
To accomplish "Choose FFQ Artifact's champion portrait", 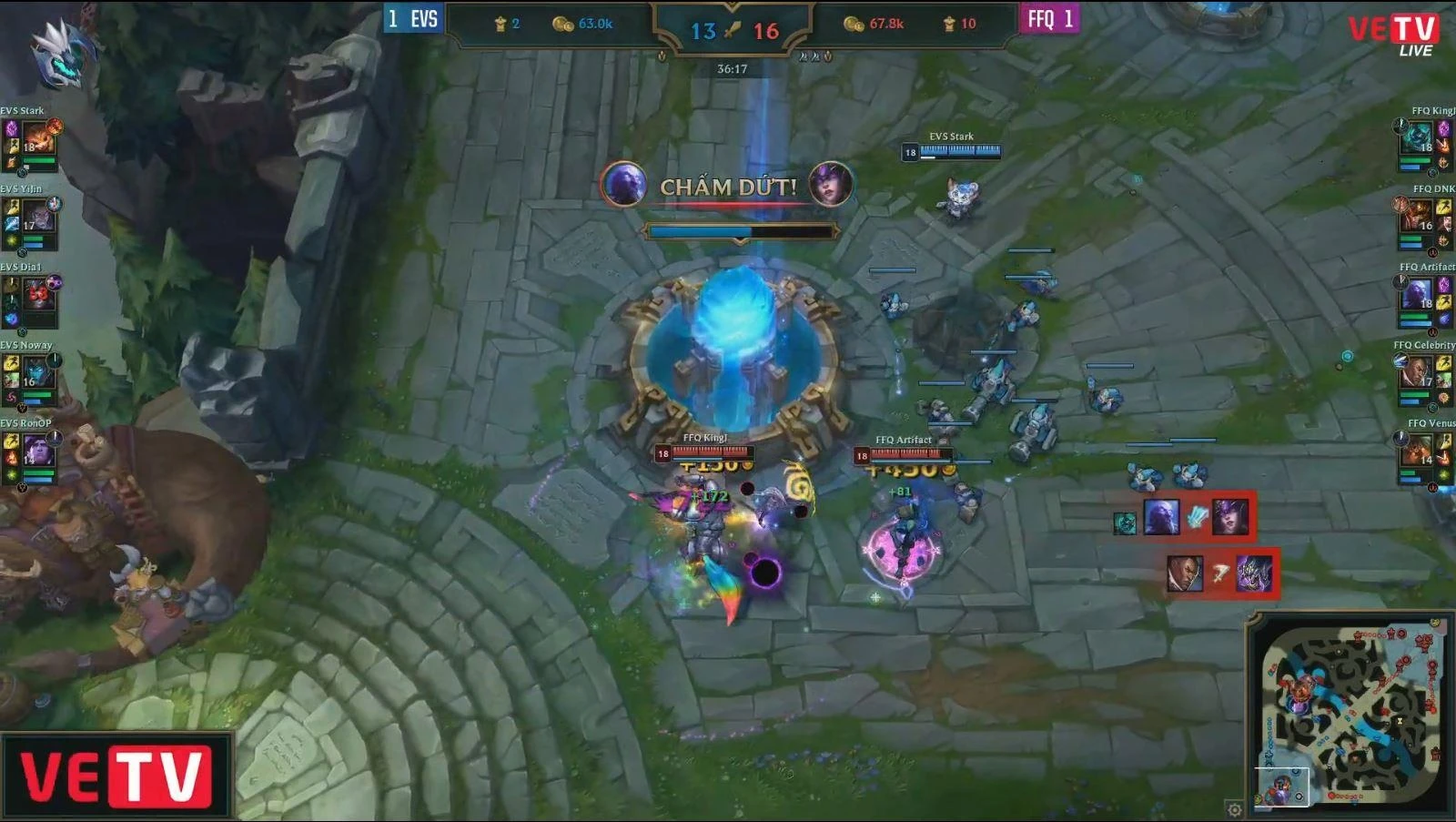I will 1417,295.
